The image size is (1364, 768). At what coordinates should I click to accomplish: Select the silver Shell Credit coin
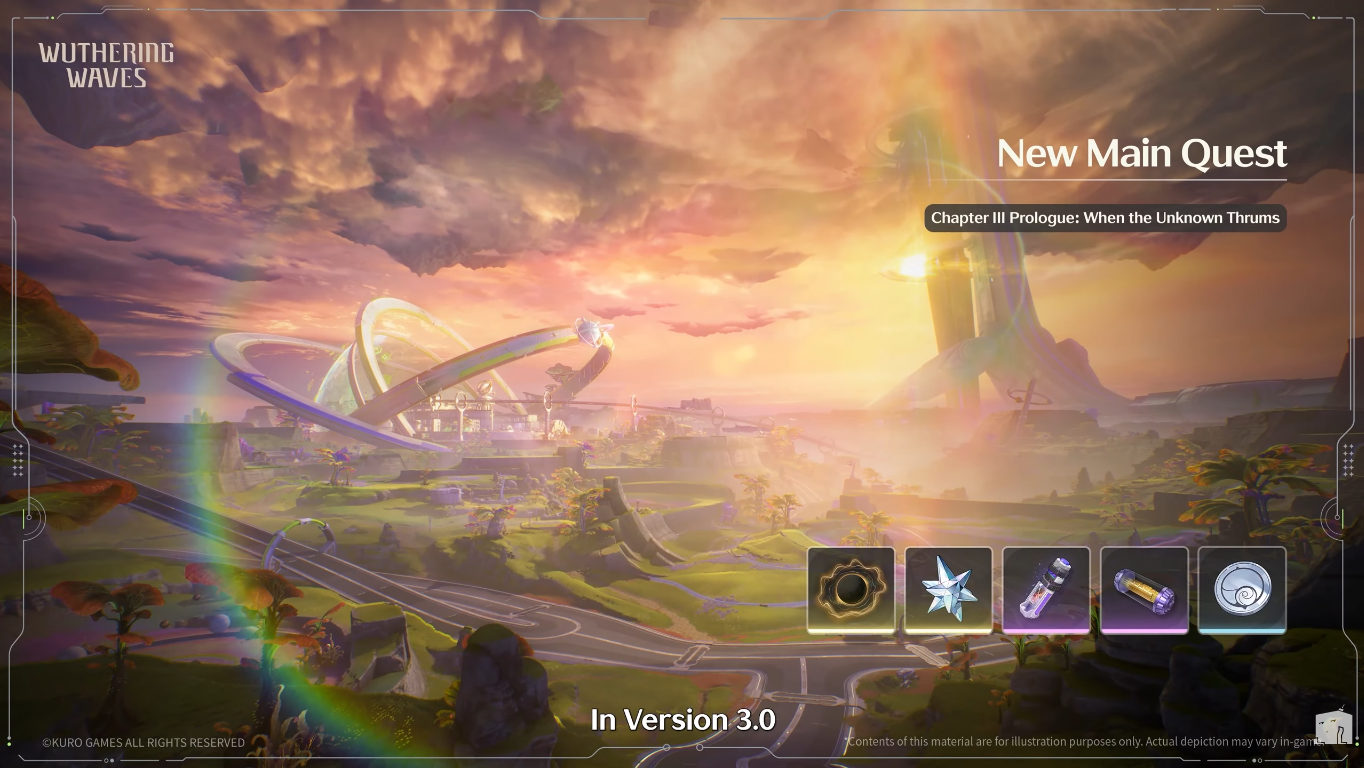(1242, 590)
